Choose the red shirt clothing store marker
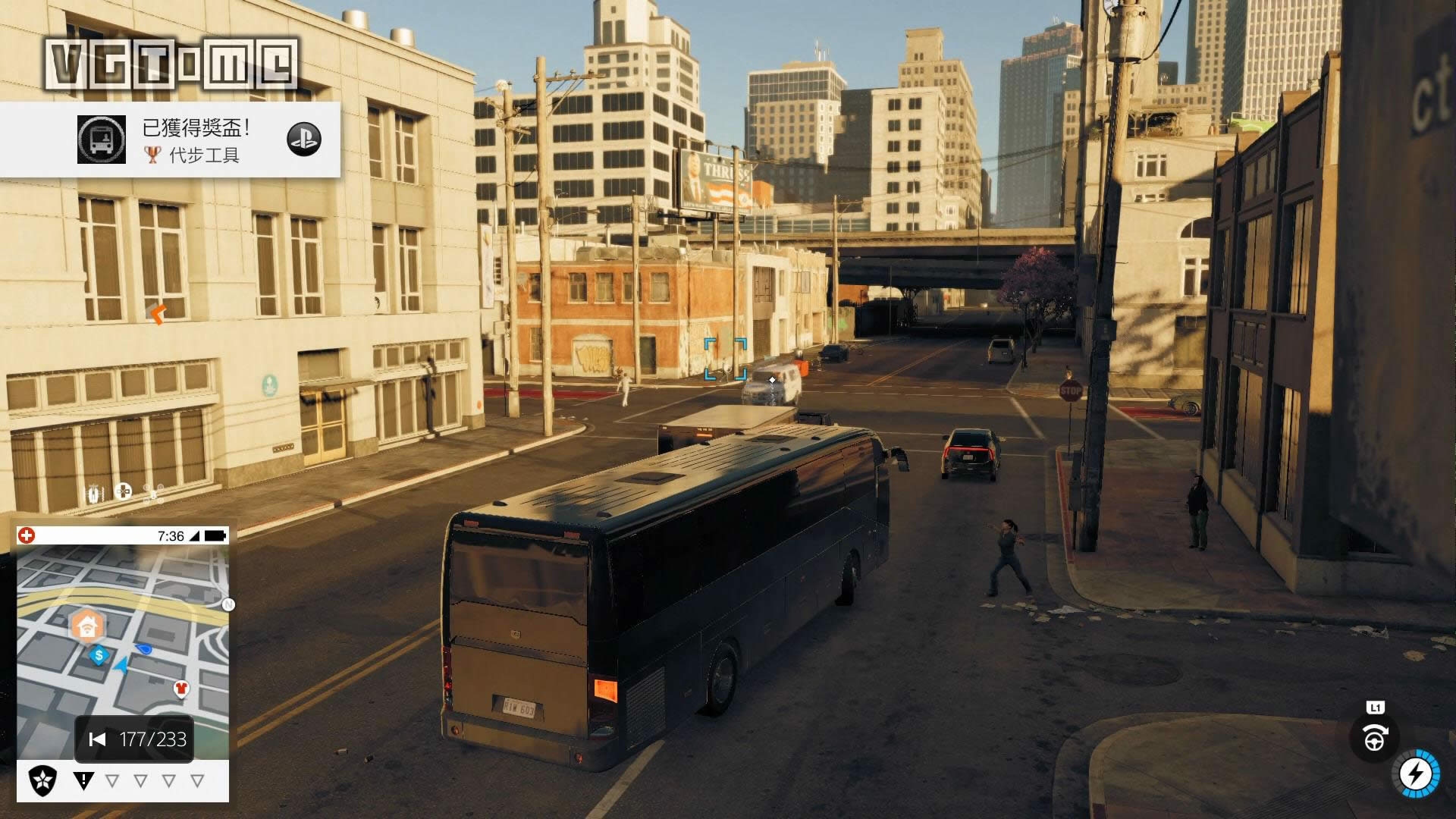1456x819 pixels. coord(181,689)
